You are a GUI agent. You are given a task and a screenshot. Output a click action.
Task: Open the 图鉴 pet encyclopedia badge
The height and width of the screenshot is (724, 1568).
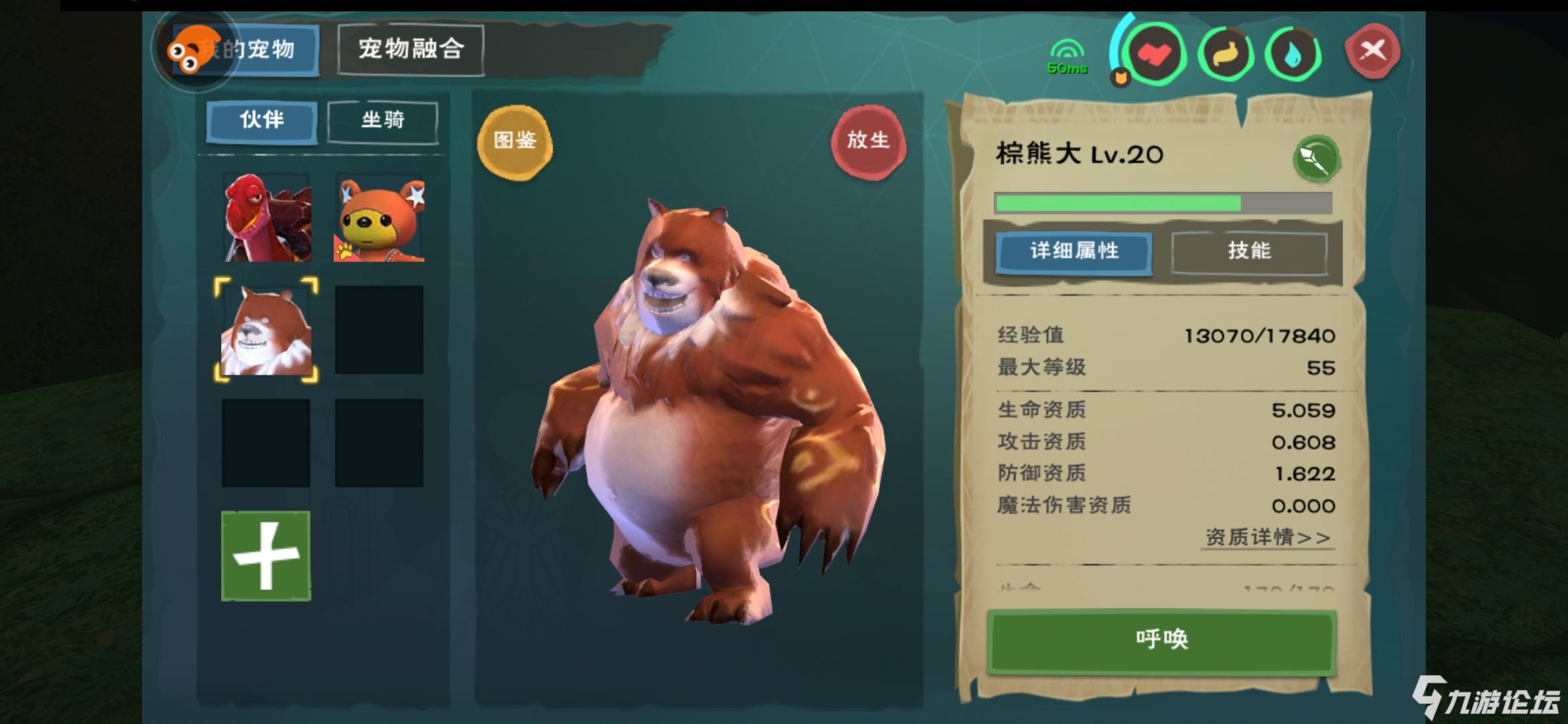tap(516, 143)
